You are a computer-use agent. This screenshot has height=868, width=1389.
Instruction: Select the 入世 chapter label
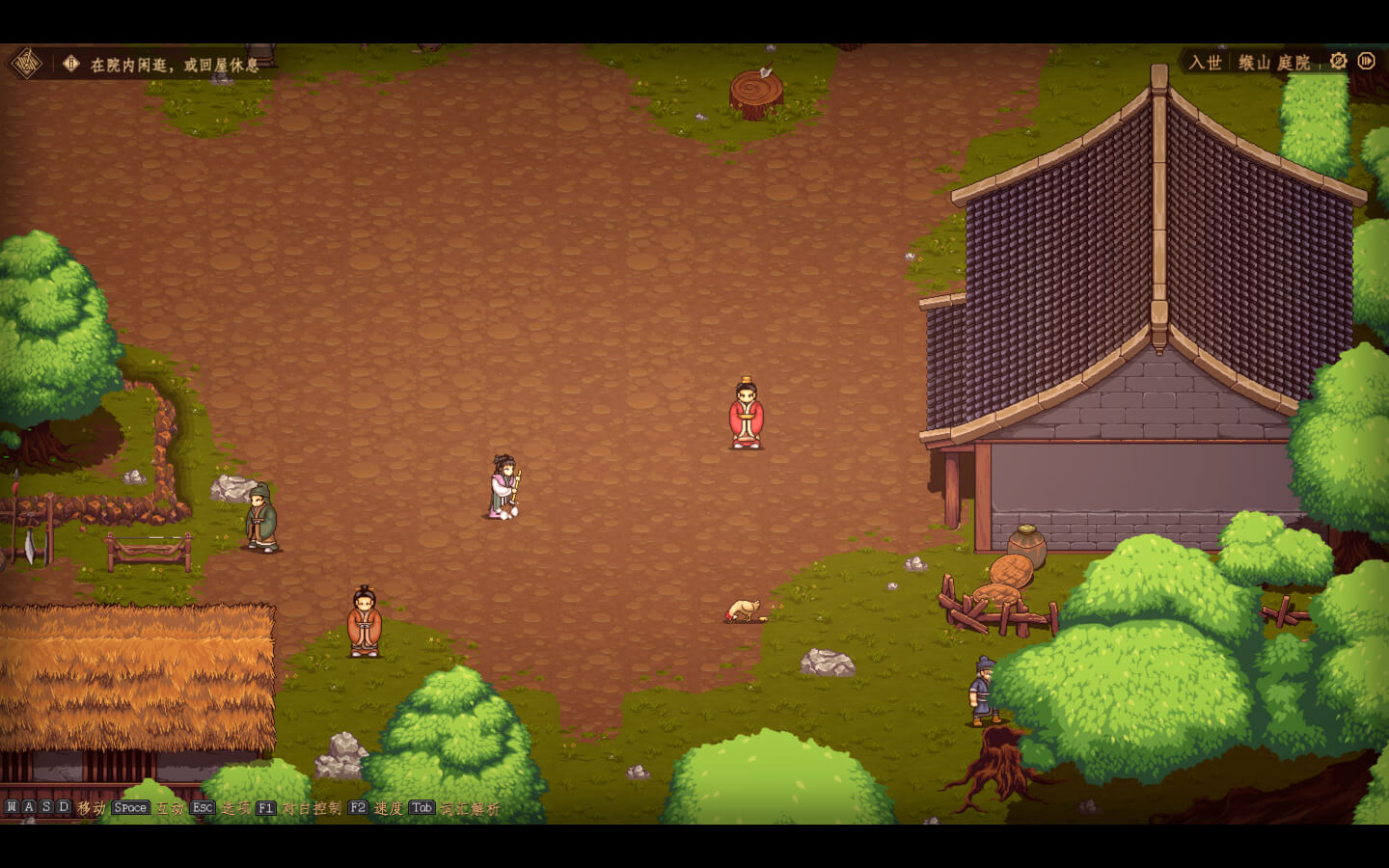coord(1205,63)
